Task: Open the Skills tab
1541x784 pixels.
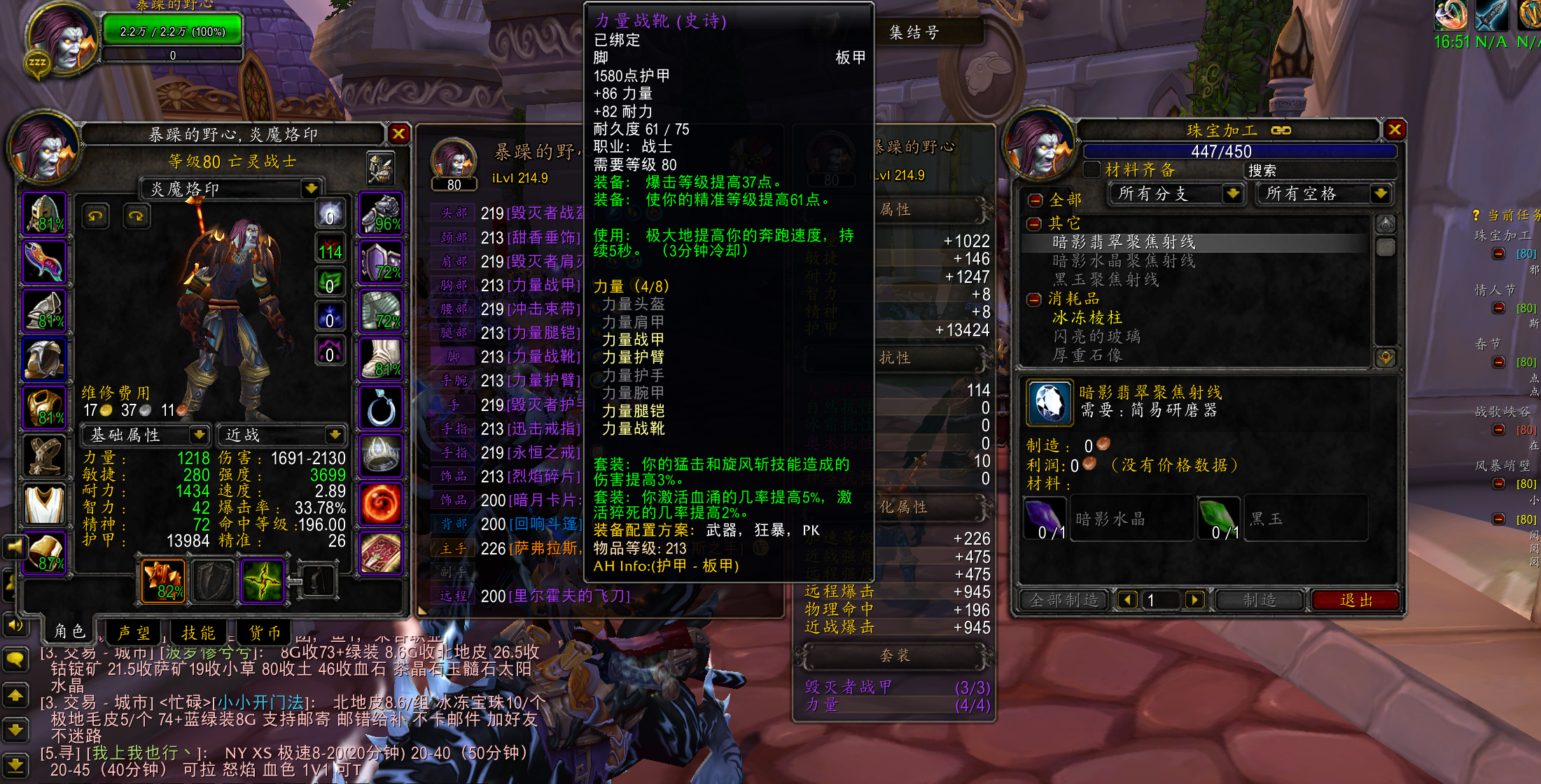Action: (x=198, y=633)
